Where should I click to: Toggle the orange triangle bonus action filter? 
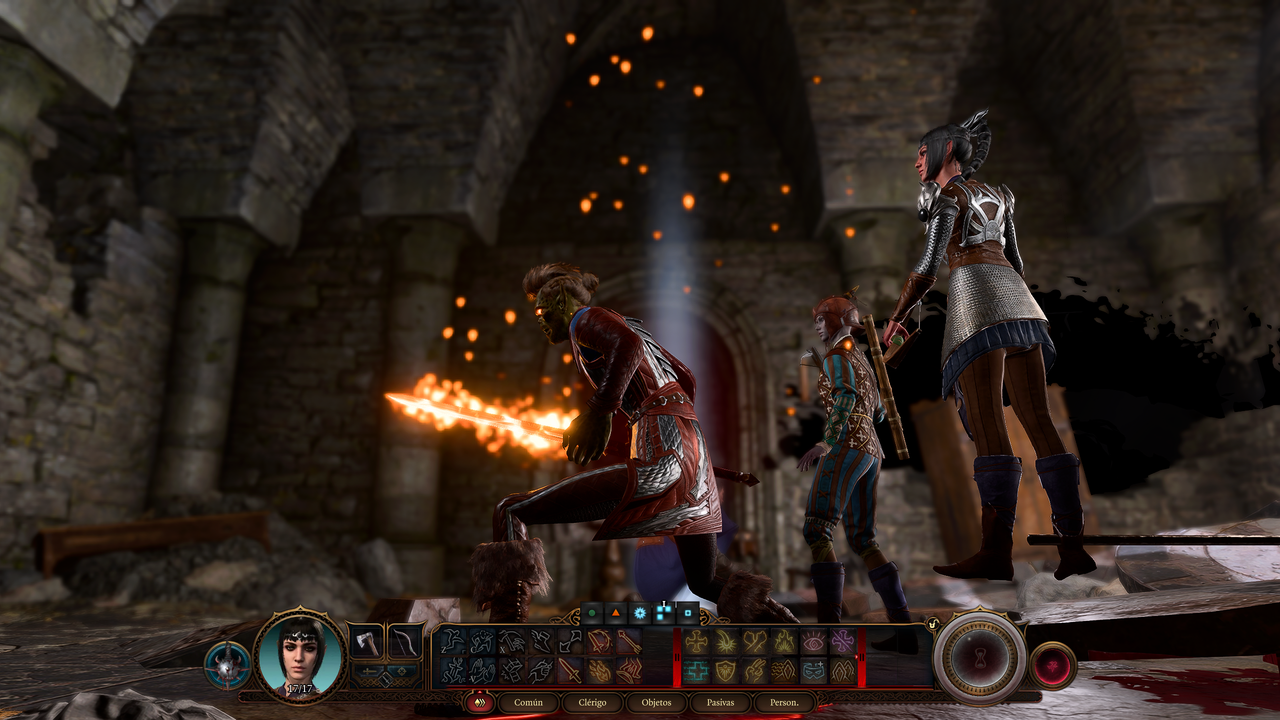pyautogui.click(x=616, y=612)
